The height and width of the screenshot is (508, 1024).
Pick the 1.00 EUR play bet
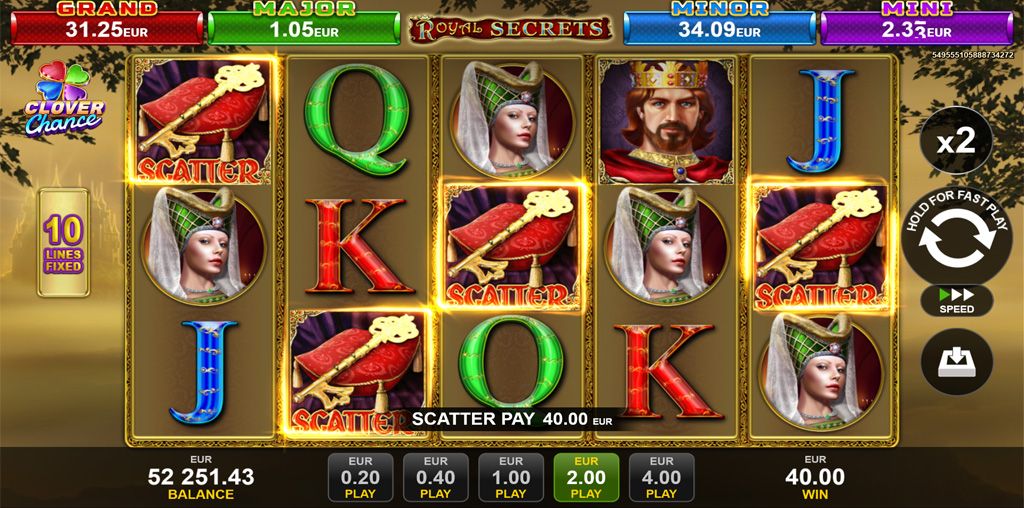click(510, 477)
